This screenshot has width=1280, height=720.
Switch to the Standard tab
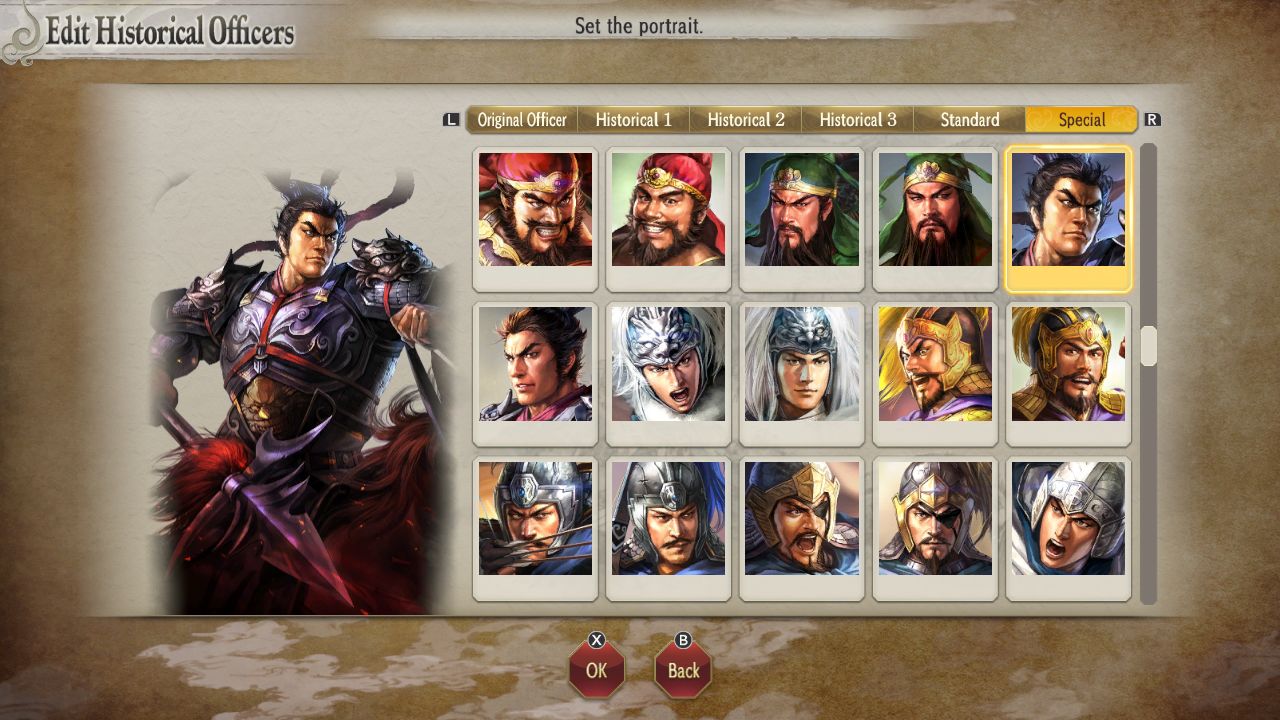pos(969,119)
